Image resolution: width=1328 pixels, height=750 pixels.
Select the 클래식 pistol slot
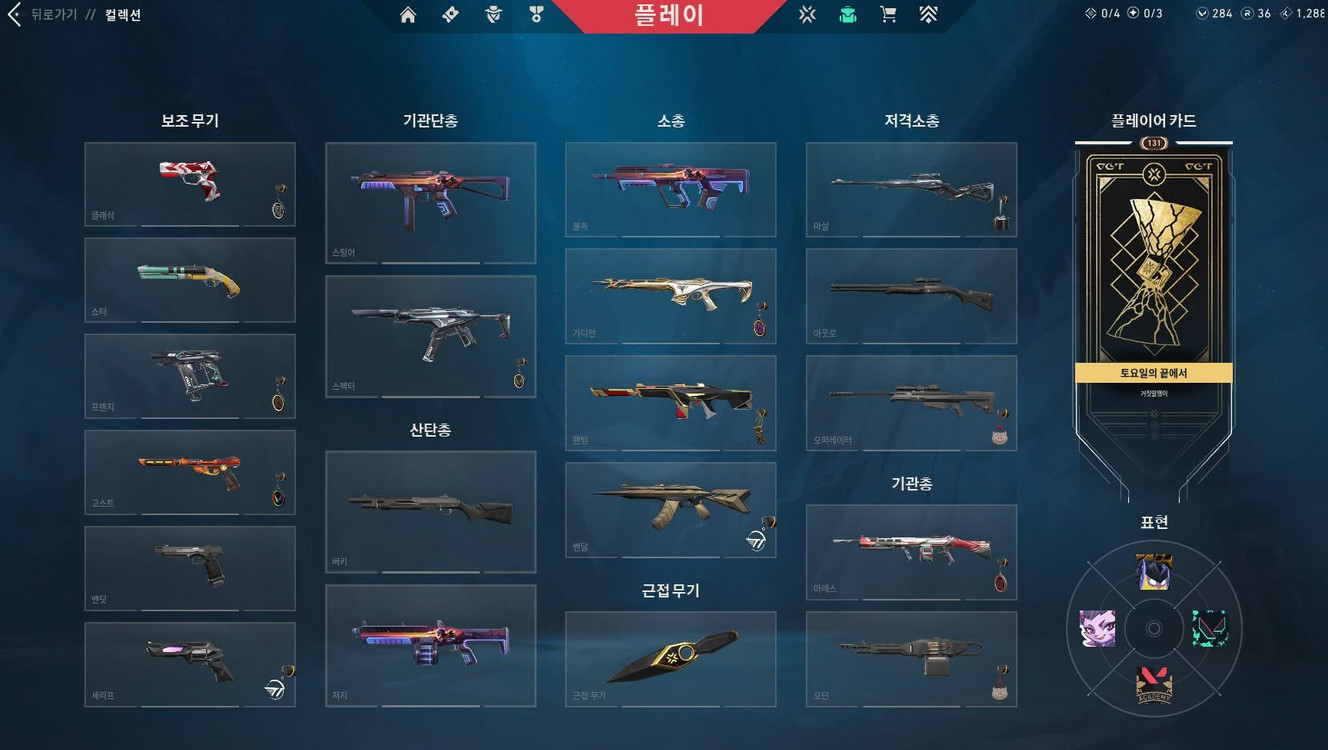pyautogui.click(x=189, y=184)
